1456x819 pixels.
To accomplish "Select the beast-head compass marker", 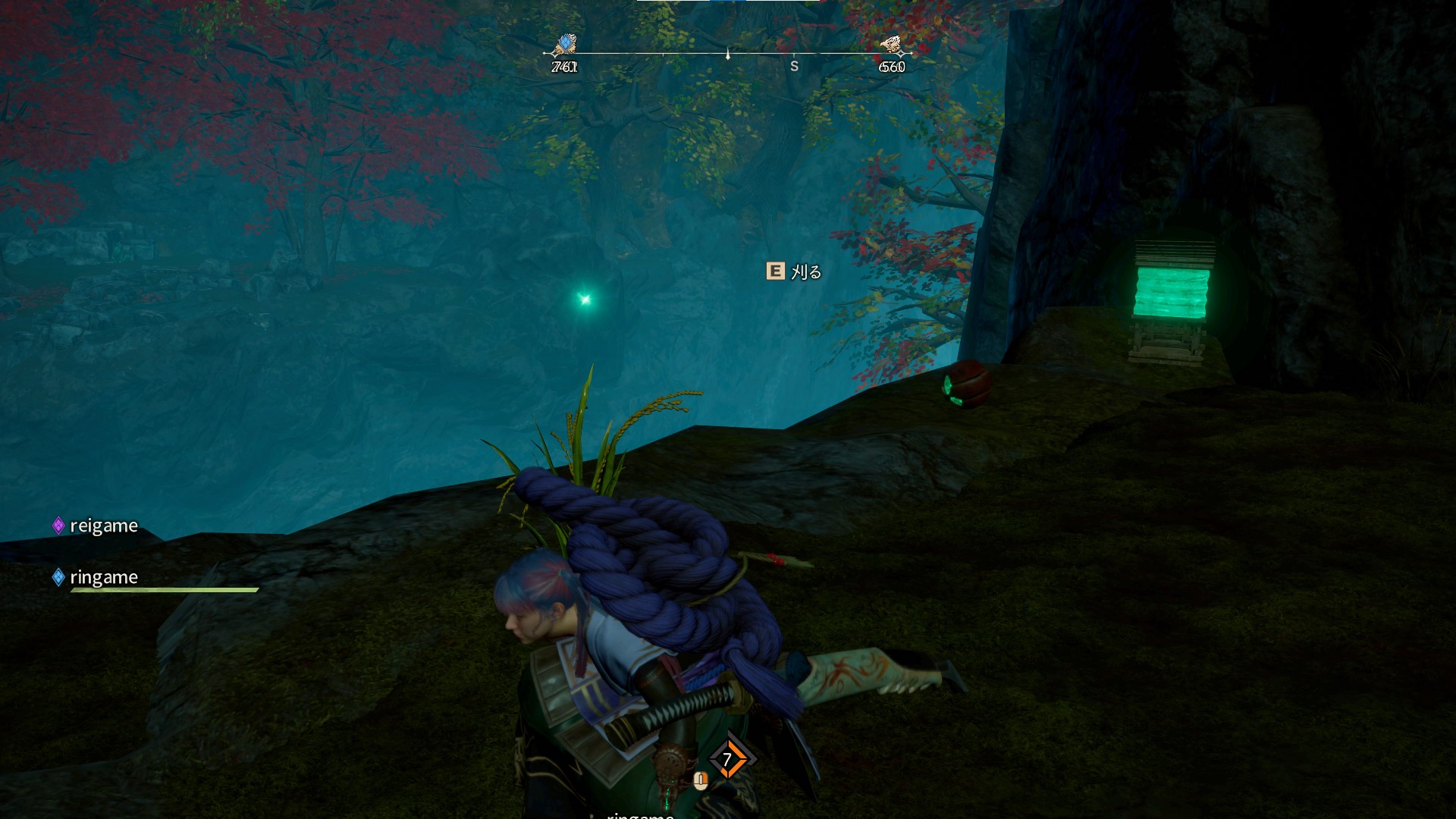I will pos(892,45).
